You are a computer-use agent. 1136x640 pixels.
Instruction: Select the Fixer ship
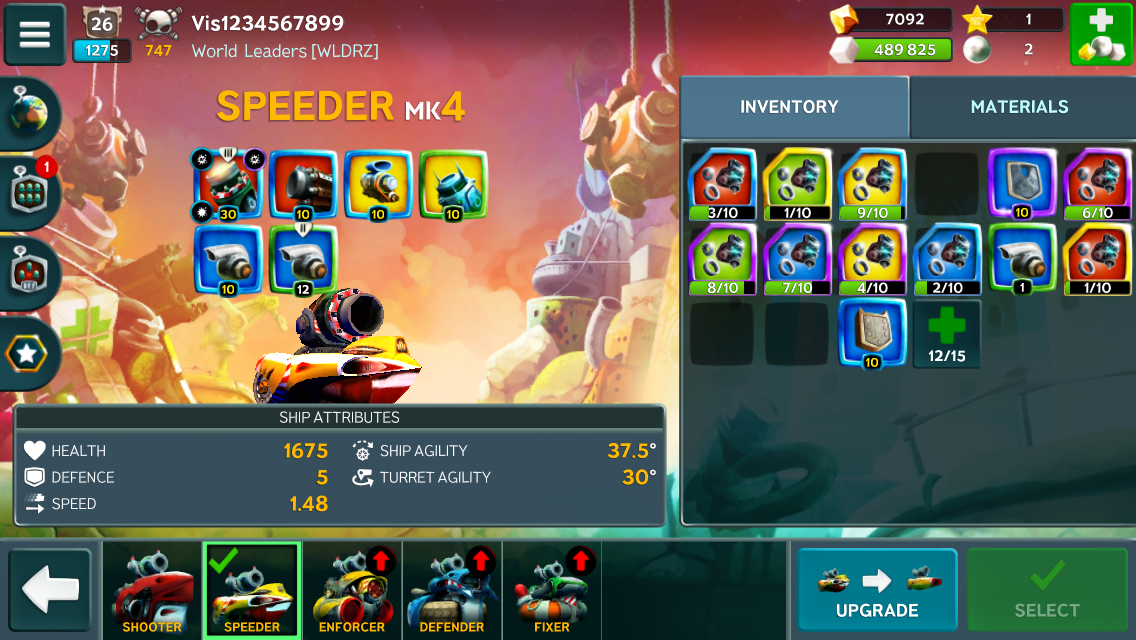552,591
